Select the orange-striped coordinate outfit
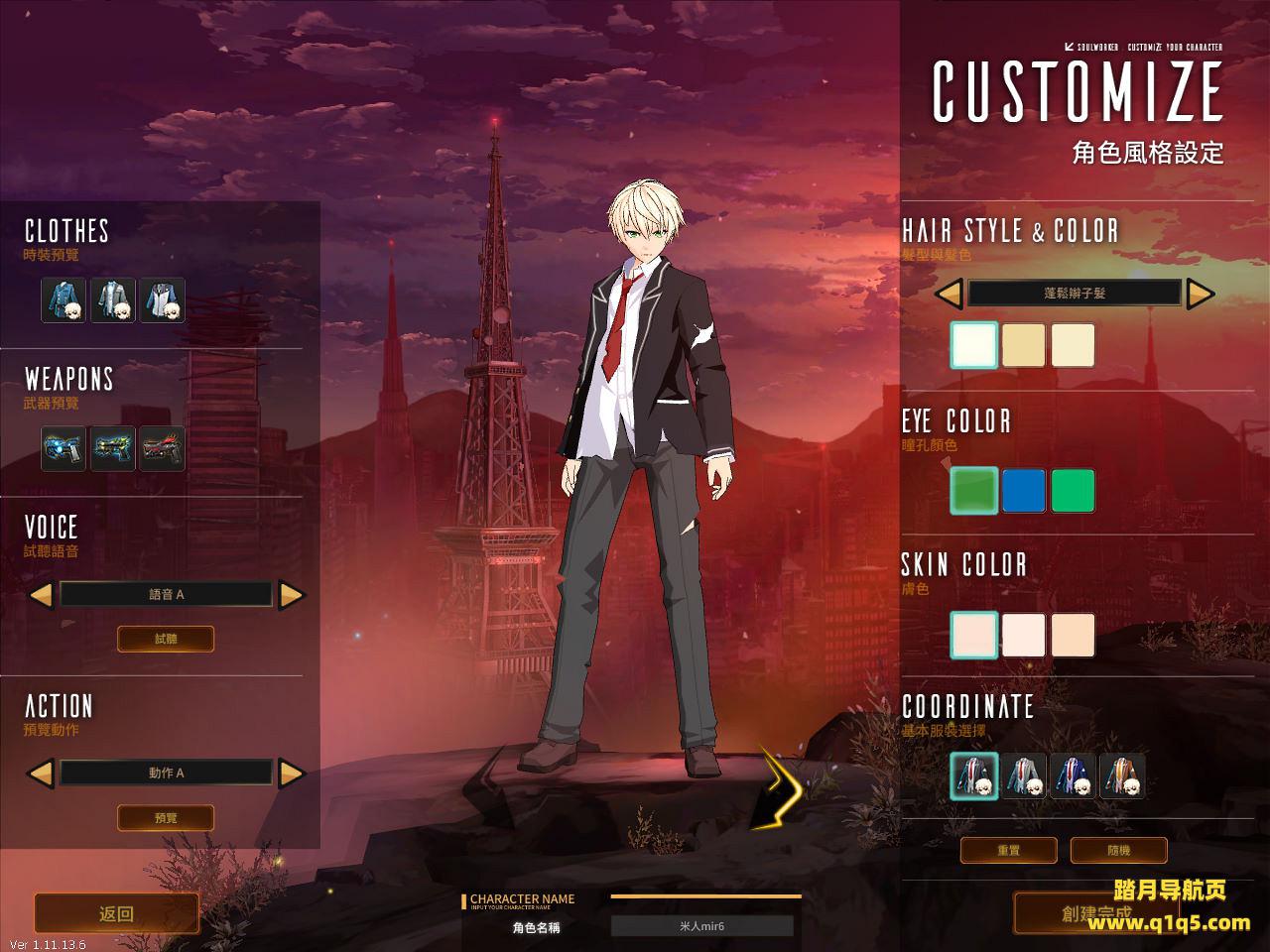This screenshot has height=952, width=1270. tap(1122, 776)
